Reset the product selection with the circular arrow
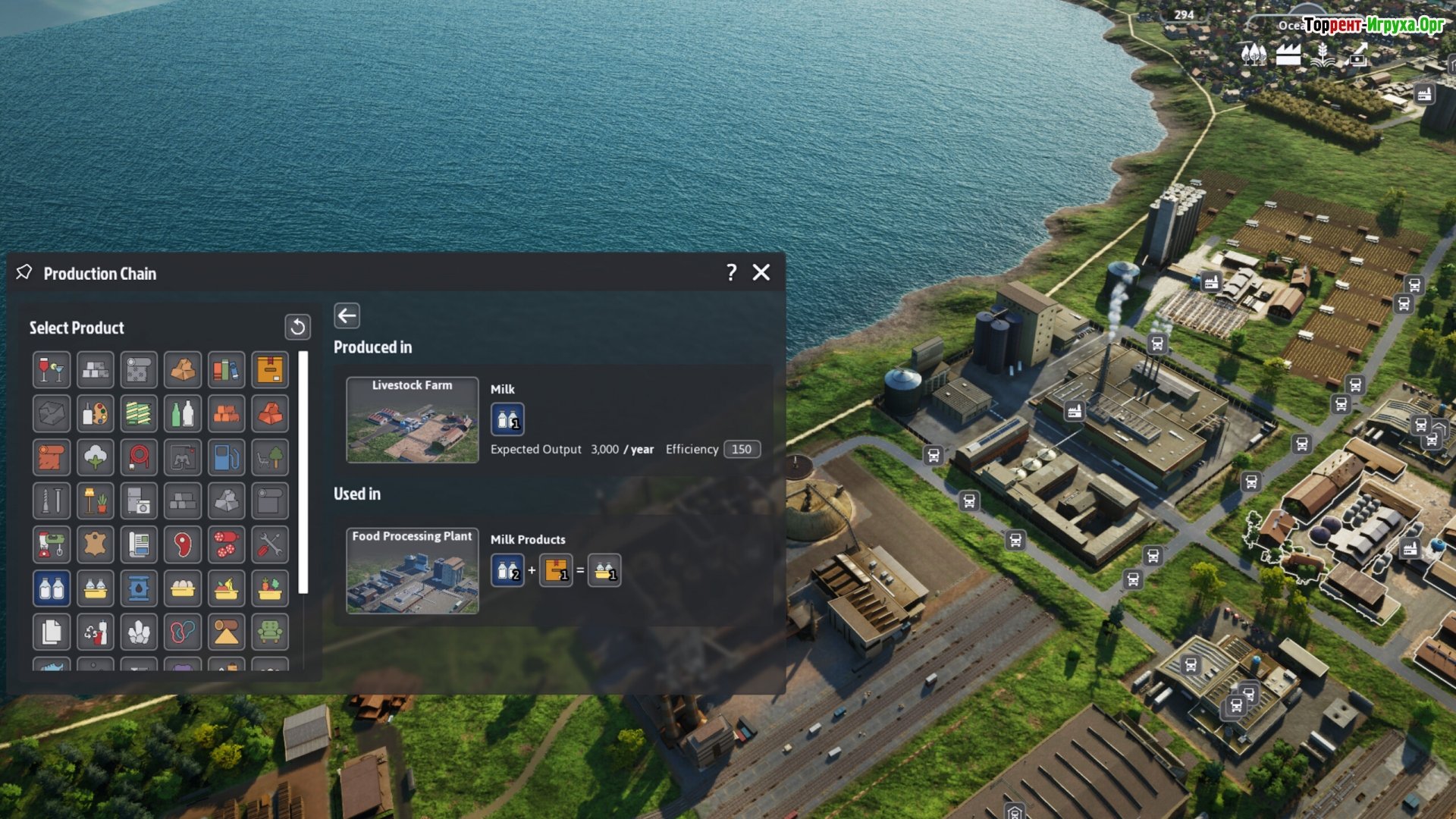This screenshot has width=1456, height=819. tap(297, 327)
